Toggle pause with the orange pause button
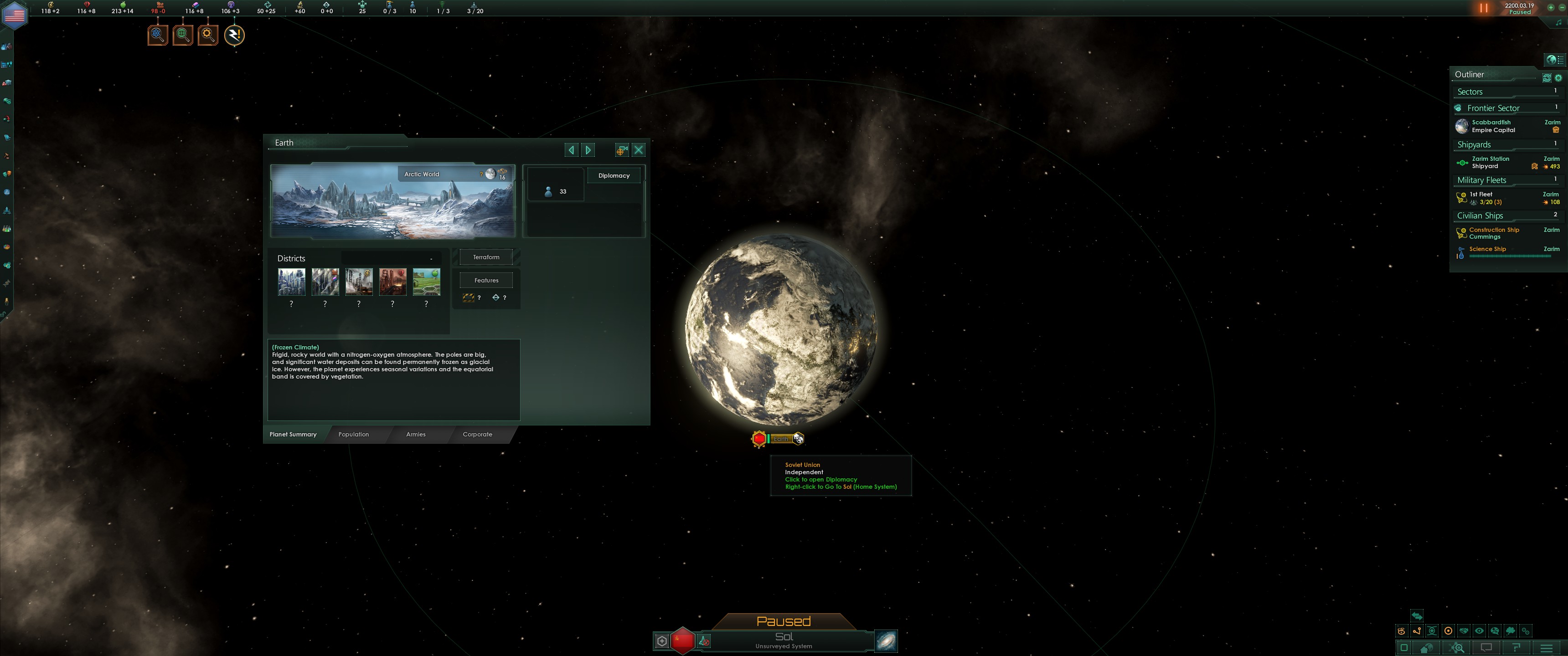The width and height of the screenshot is (1568, 656). tap(1483, 8)
